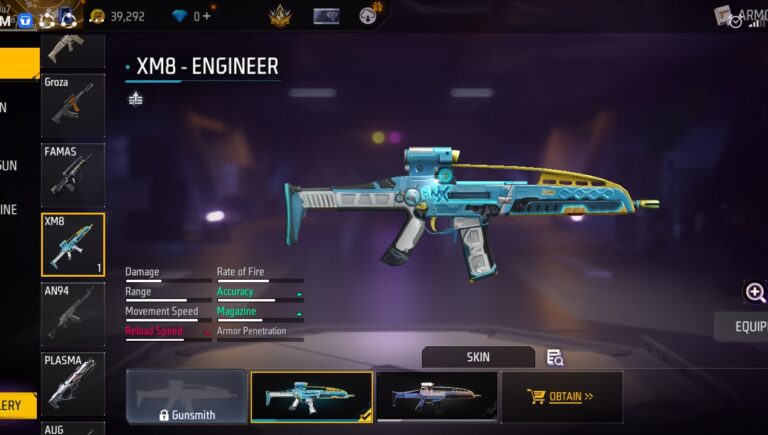Zoom in on the weapon preview
The image size is (768, 435).
click(755, 292)
